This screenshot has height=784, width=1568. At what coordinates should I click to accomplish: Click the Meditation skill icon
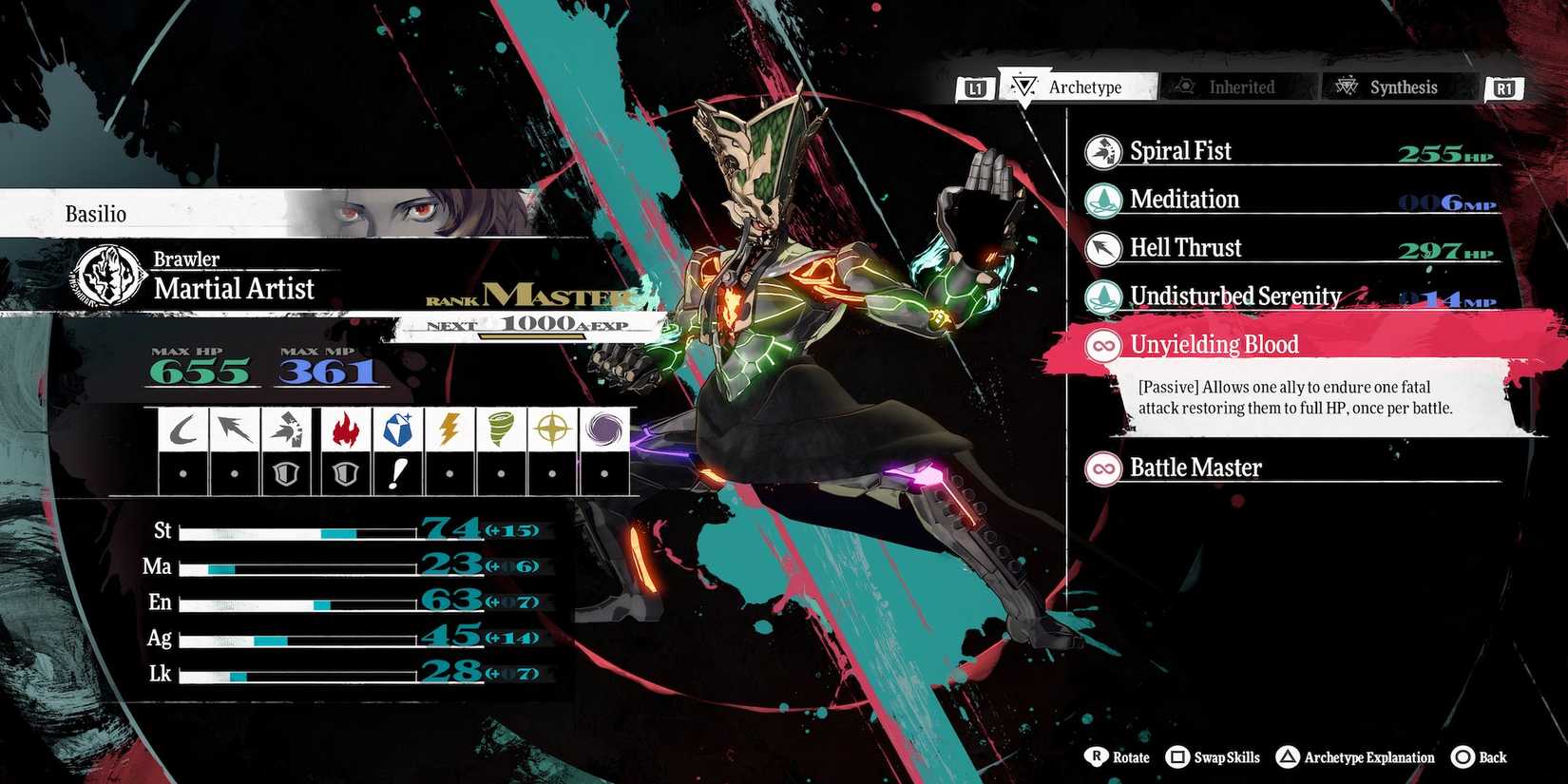tap(1102, 200)
